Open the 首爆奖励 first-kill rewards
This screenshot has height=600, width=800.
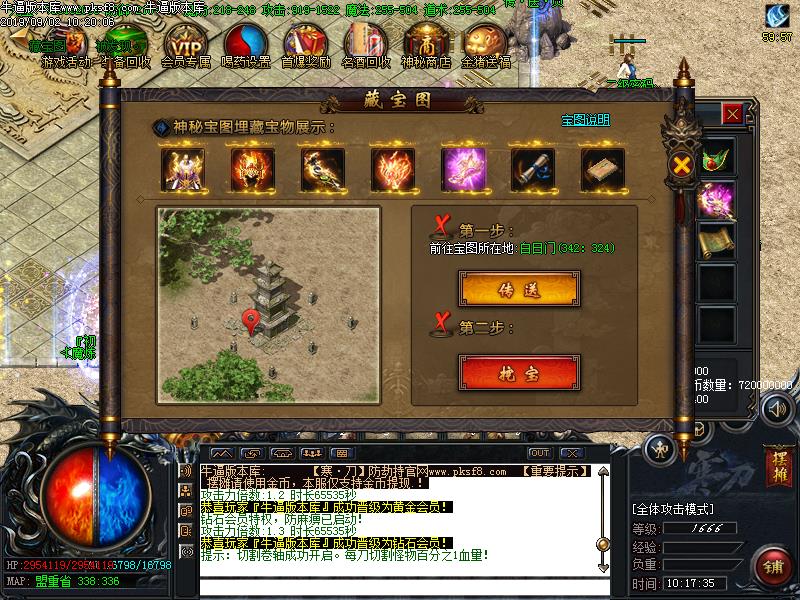pyautogui.click(x=306, y=44)
